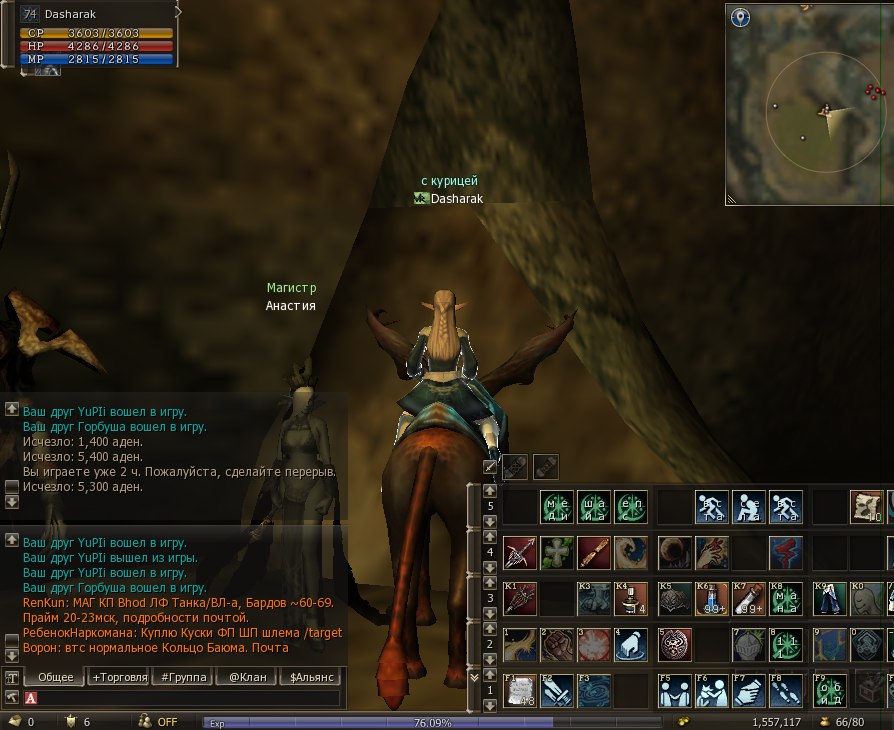Use the blue mana potion K6 slot
Screen dimensions: 894x730
click(x=712, y=598)
